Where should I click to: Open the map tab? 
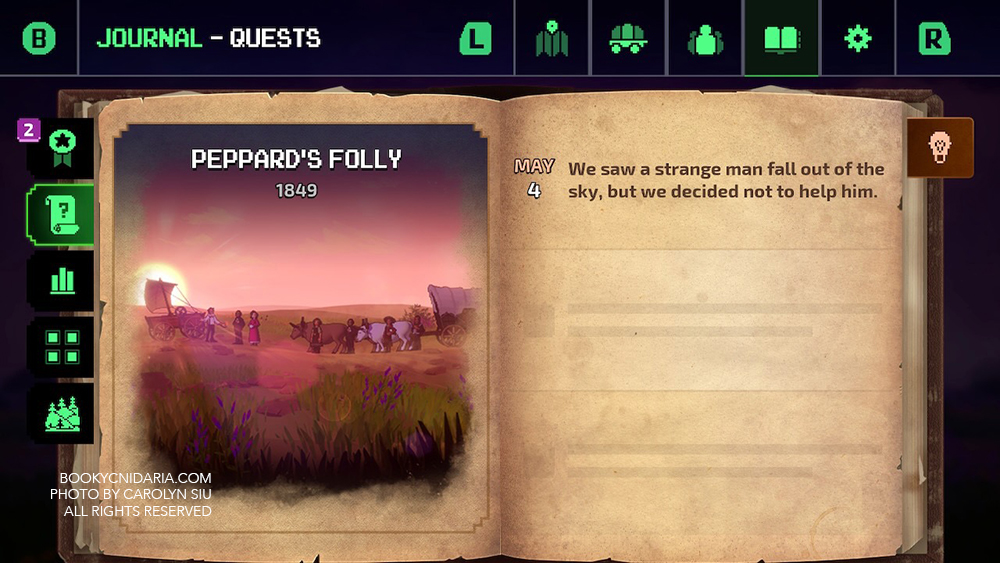coord(552,38)
